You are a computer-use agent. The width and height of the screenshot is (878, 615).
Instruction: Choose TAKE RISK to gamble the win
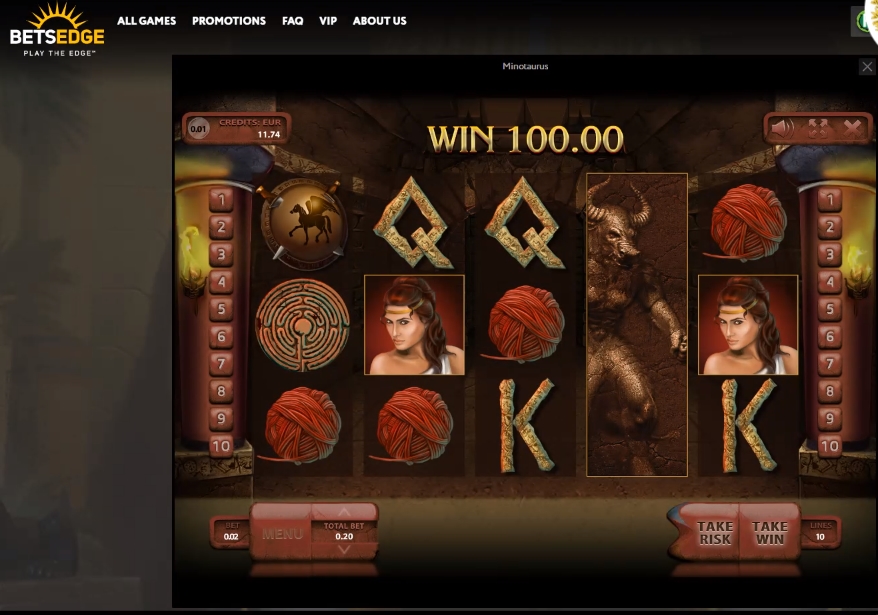coord(714,532)
